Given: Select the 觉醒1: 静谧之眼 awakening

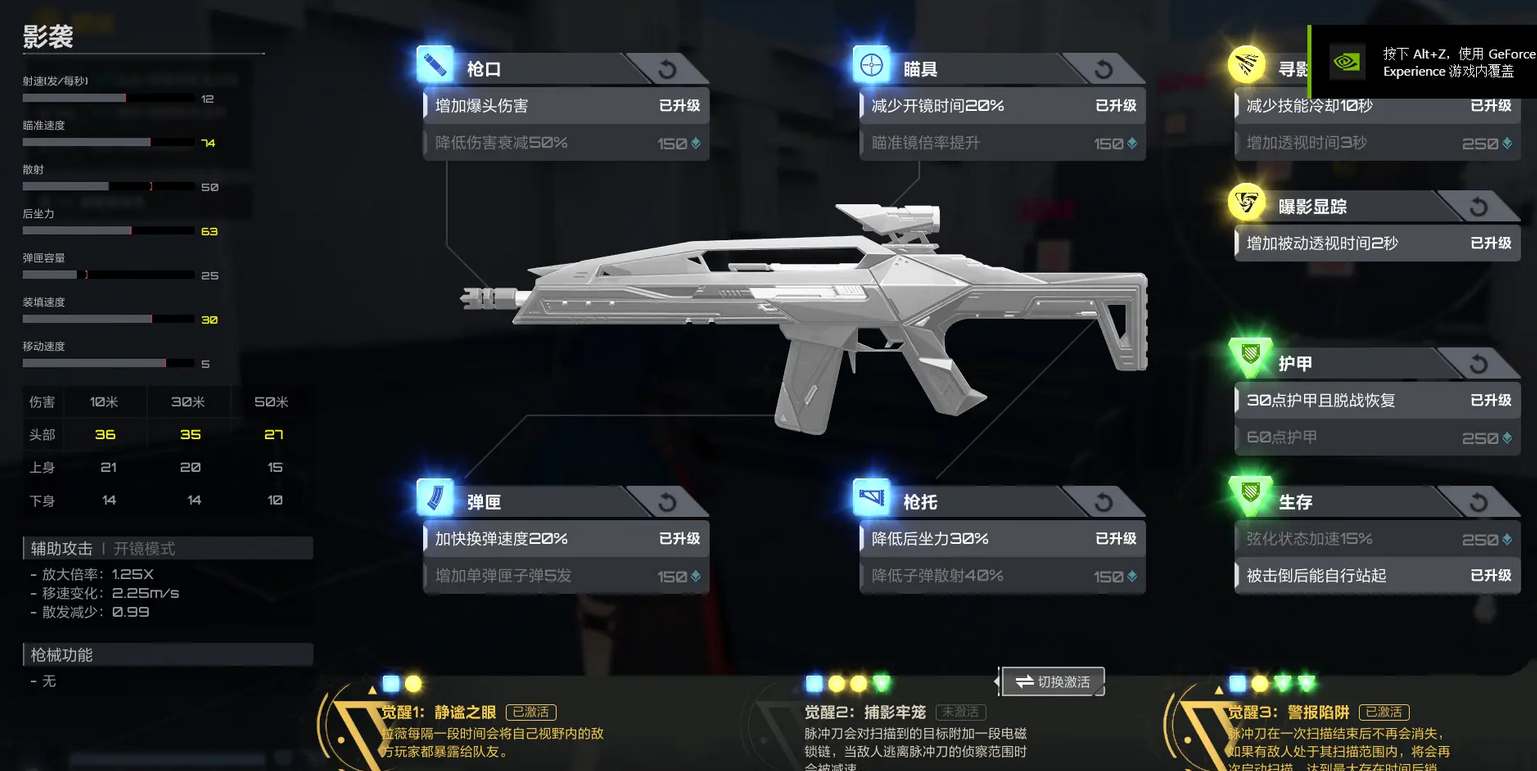Looking at the screenshot, I should (x=439, y=712).
